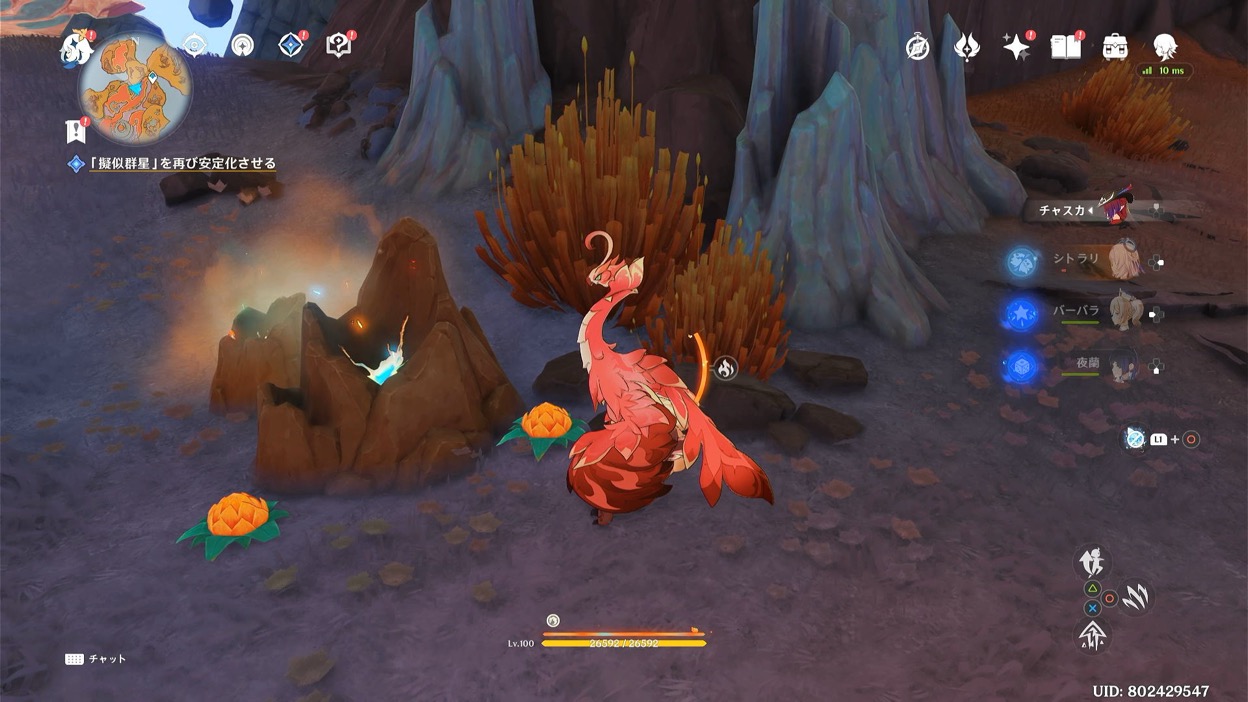This screenshot has height=702, width=1248.
Task: Open the quest banner exclamation icon
Action: pyautogui.click(x=74, y=130)
